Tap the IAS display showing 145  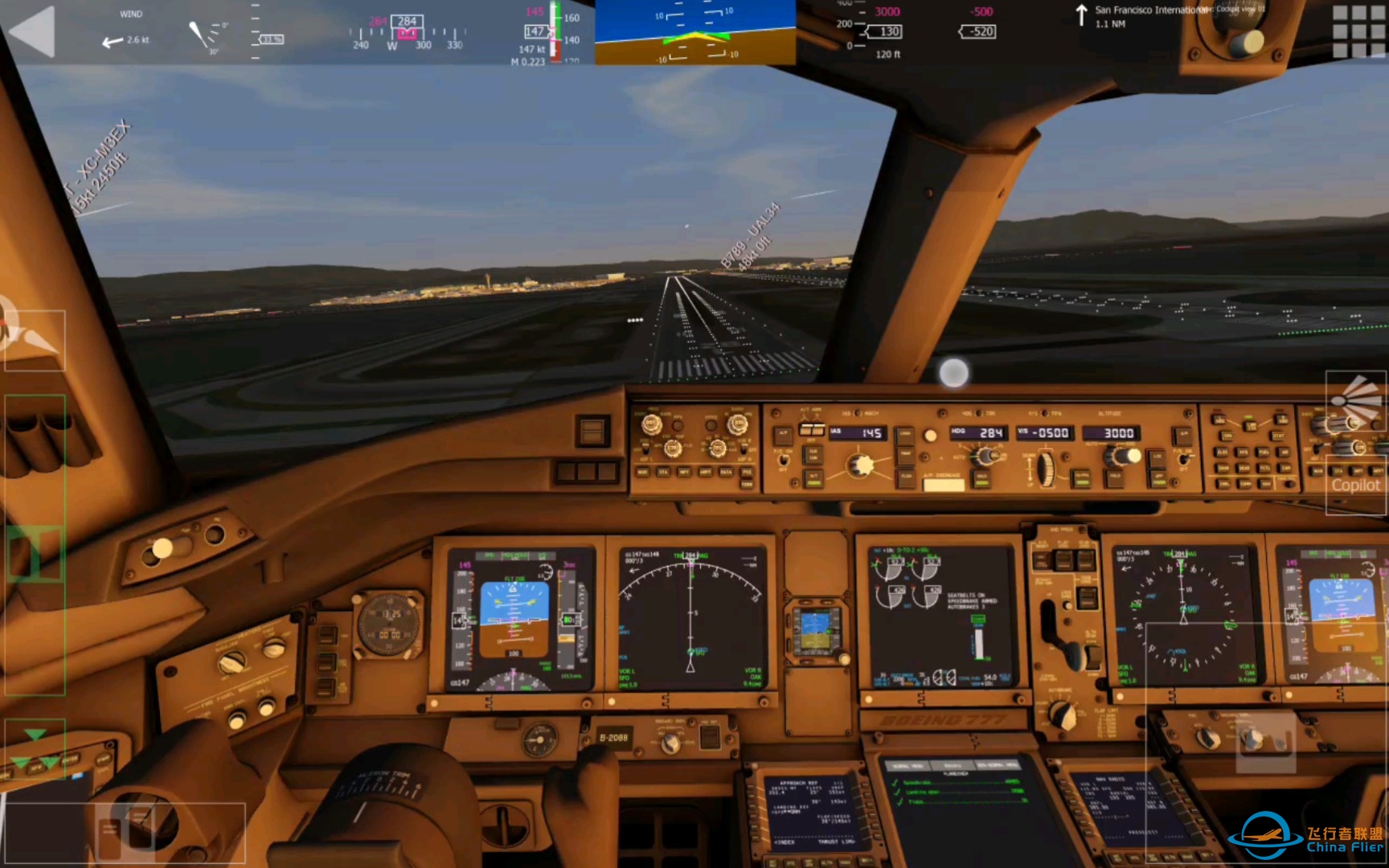[858, 432]
